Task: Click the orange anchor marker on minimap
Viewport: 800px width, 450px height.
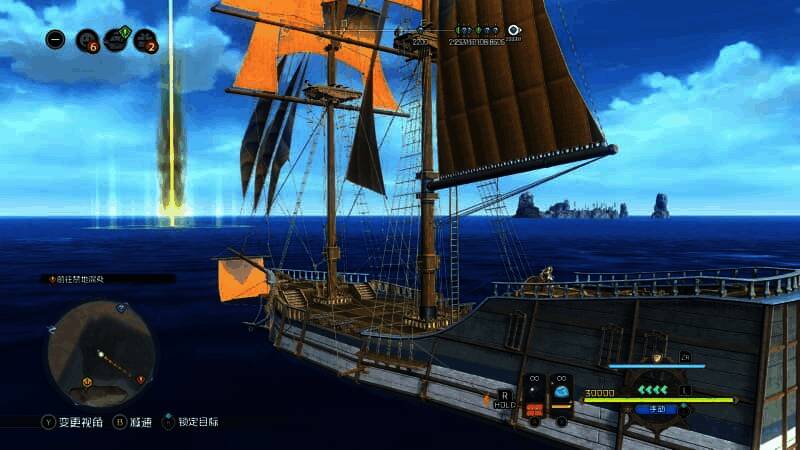Action: point(87,381)
